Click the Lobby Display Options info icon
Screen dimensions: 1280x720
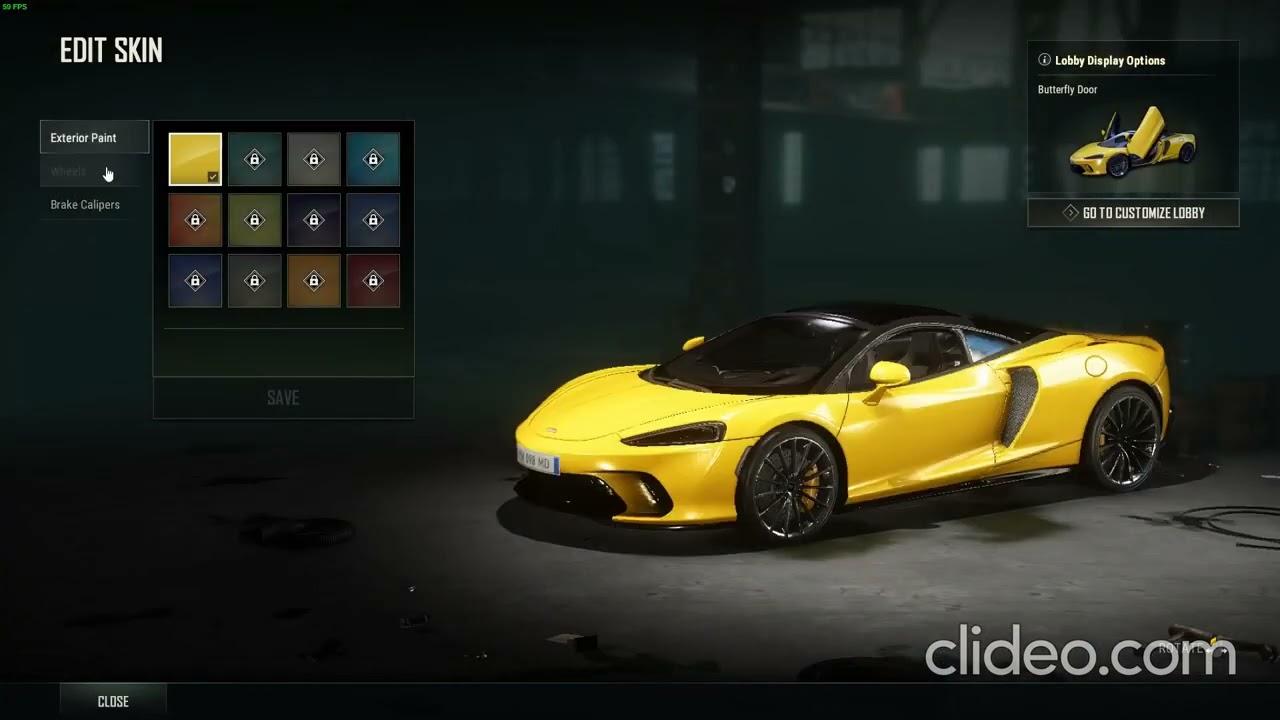pyautogui.click(x=1044, y=60)
